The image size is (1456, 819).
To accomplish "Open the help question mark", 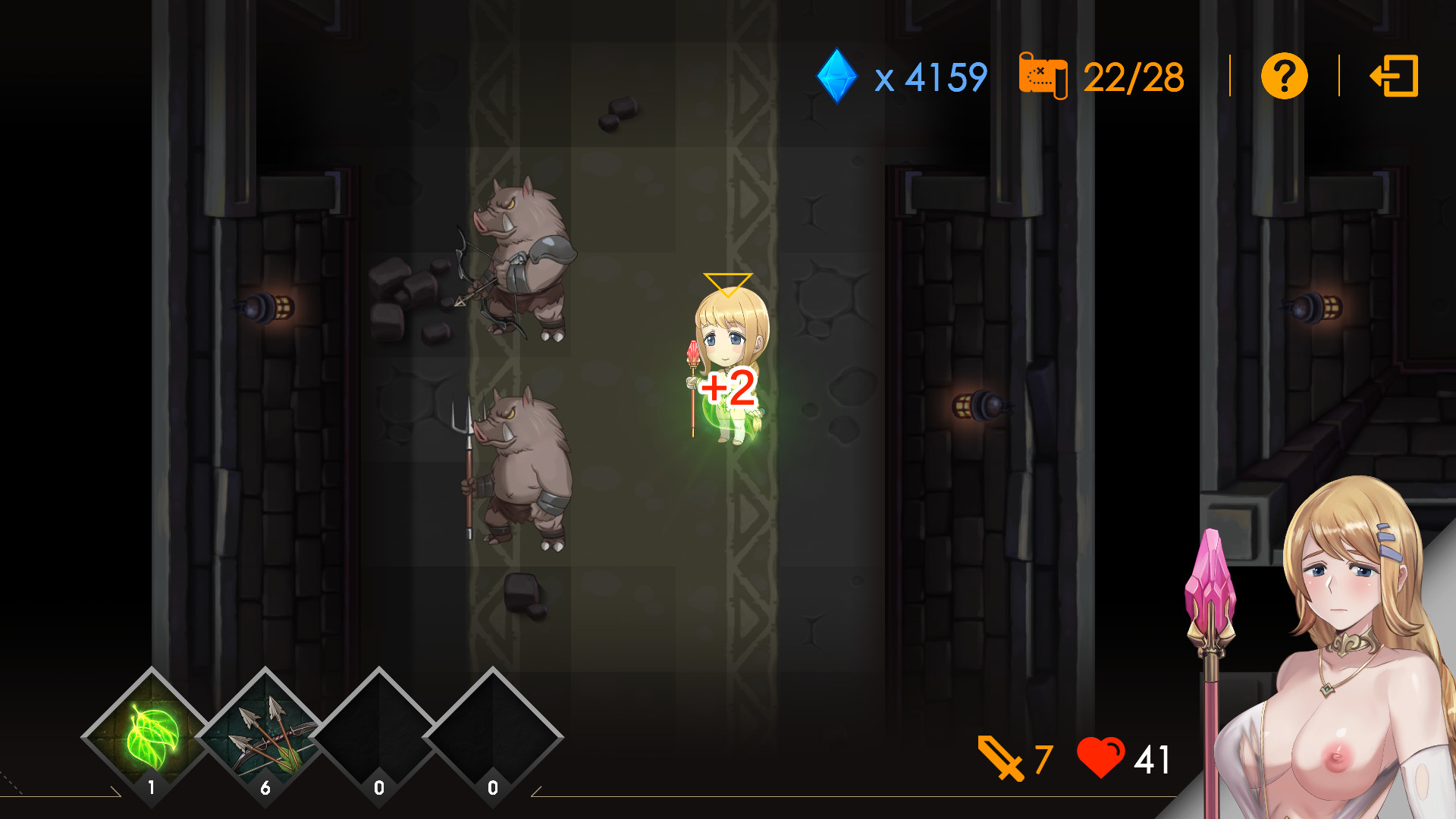I will 1283,75.
